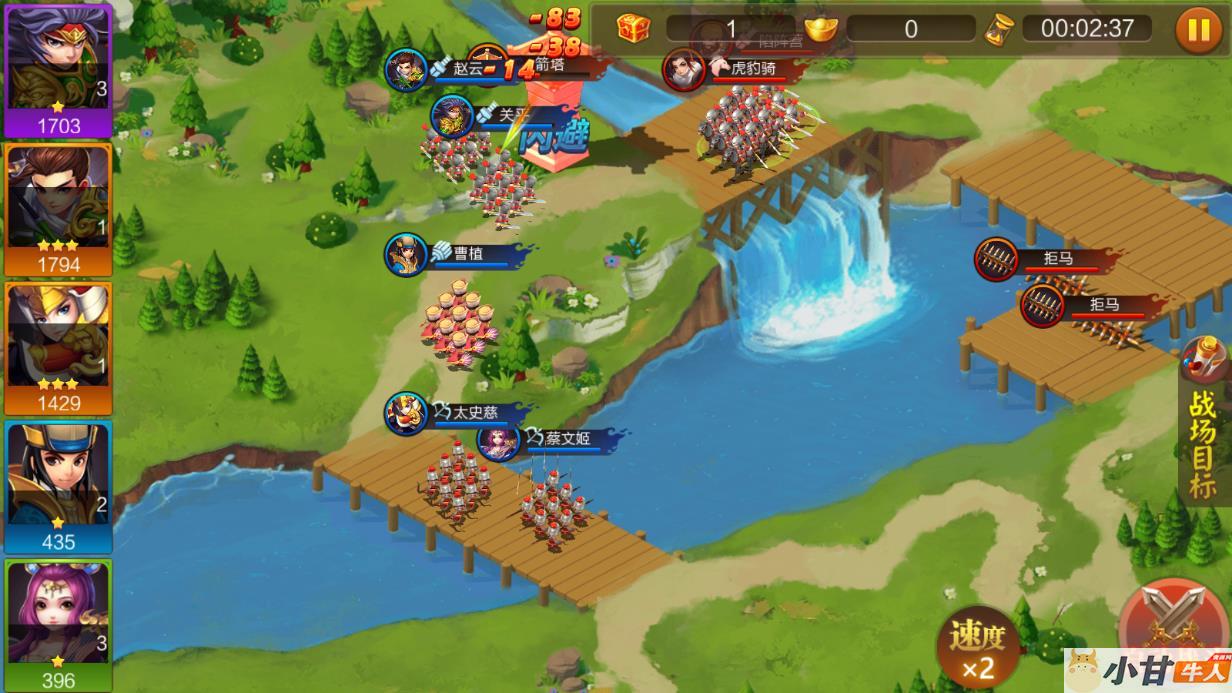Screen dimensions: 1232x693
Task: Select the 太史慈 unit portrait marker
Action: (407, 413)
